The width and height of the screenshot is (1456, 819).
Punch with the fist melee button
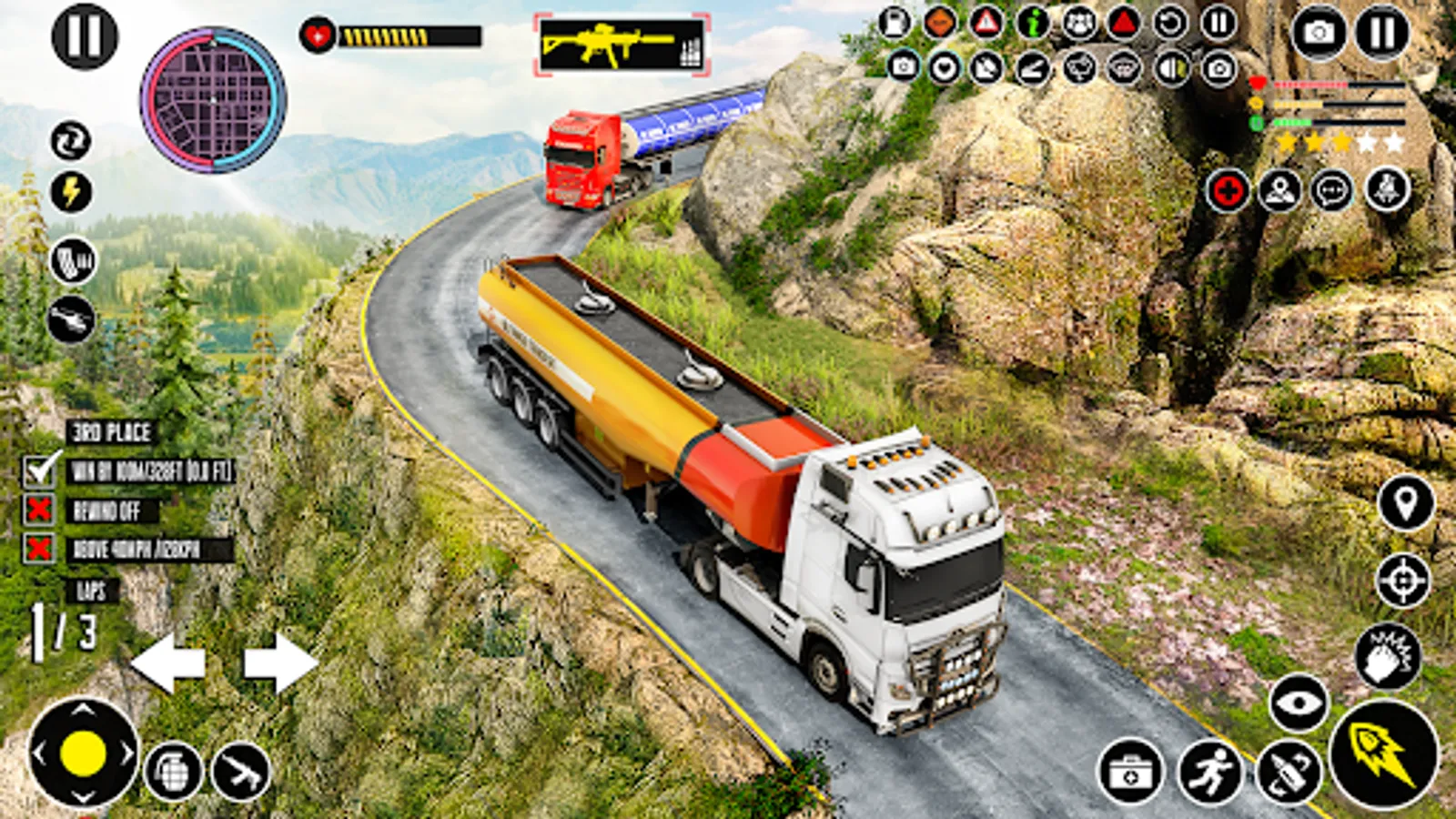click(1389, 656)
